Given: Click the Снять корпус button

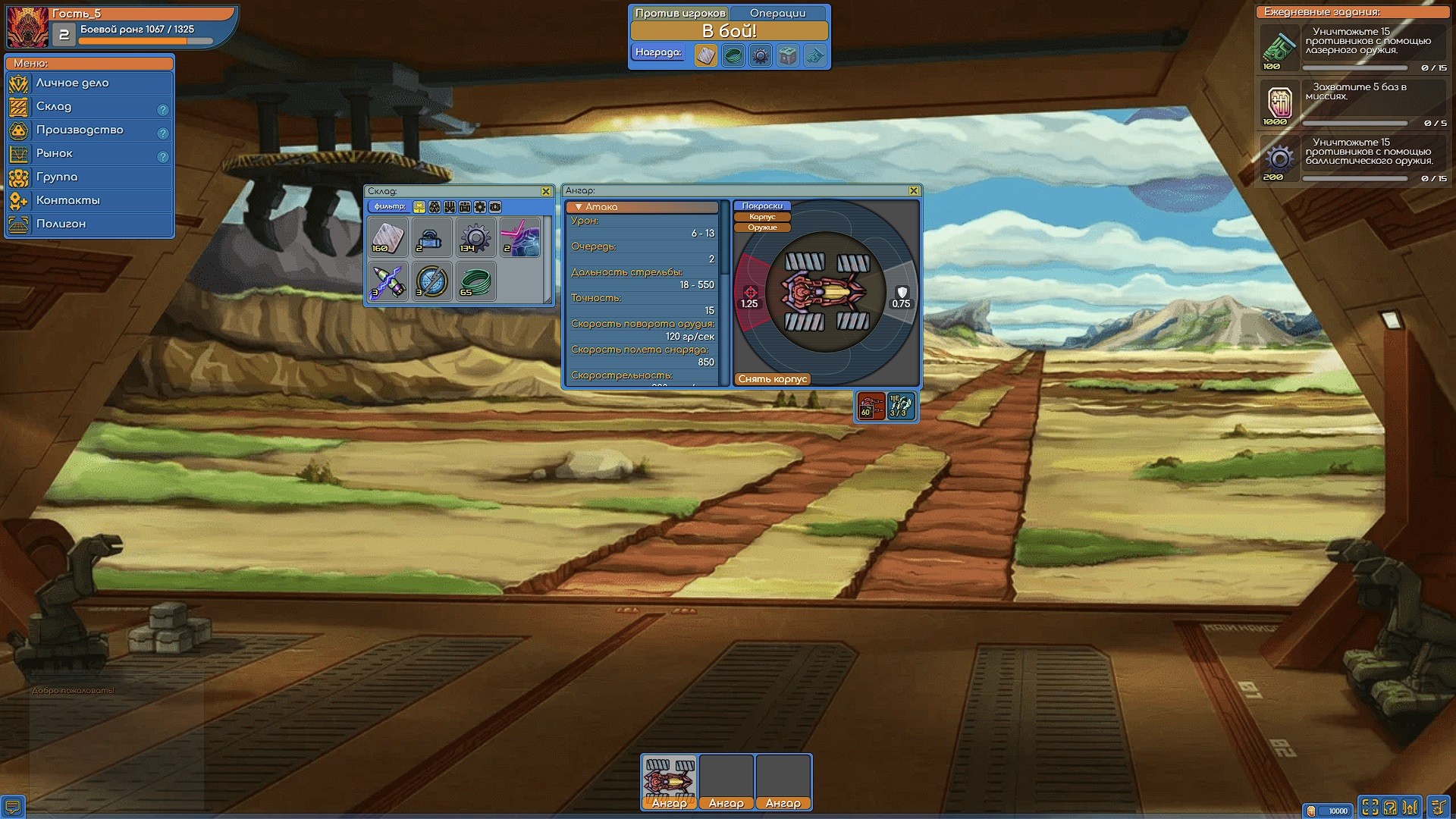Looking at the screenshot, I should pyautogui.click(x=772, y=379).
